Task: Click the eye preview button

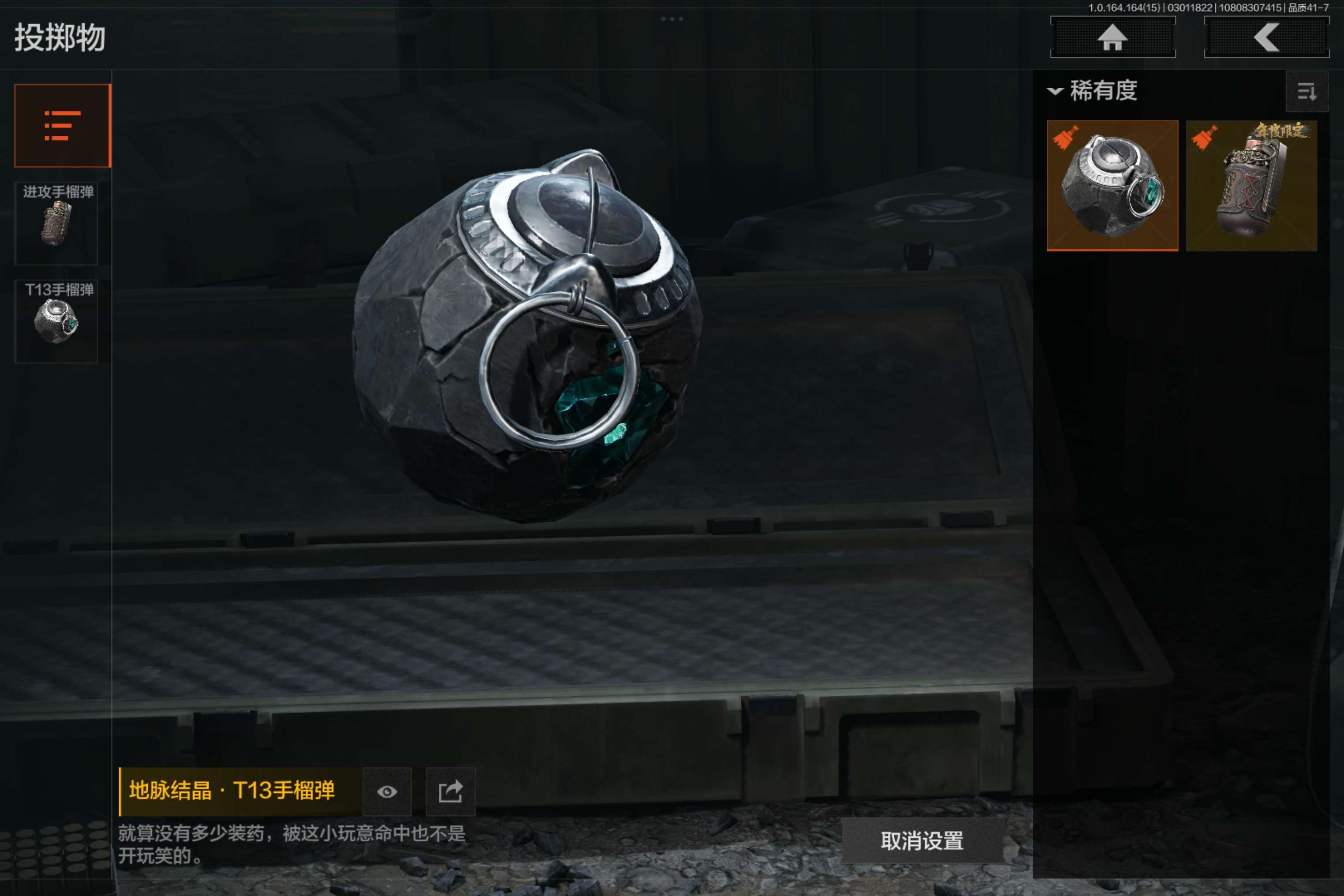Action: click(387, 791)
